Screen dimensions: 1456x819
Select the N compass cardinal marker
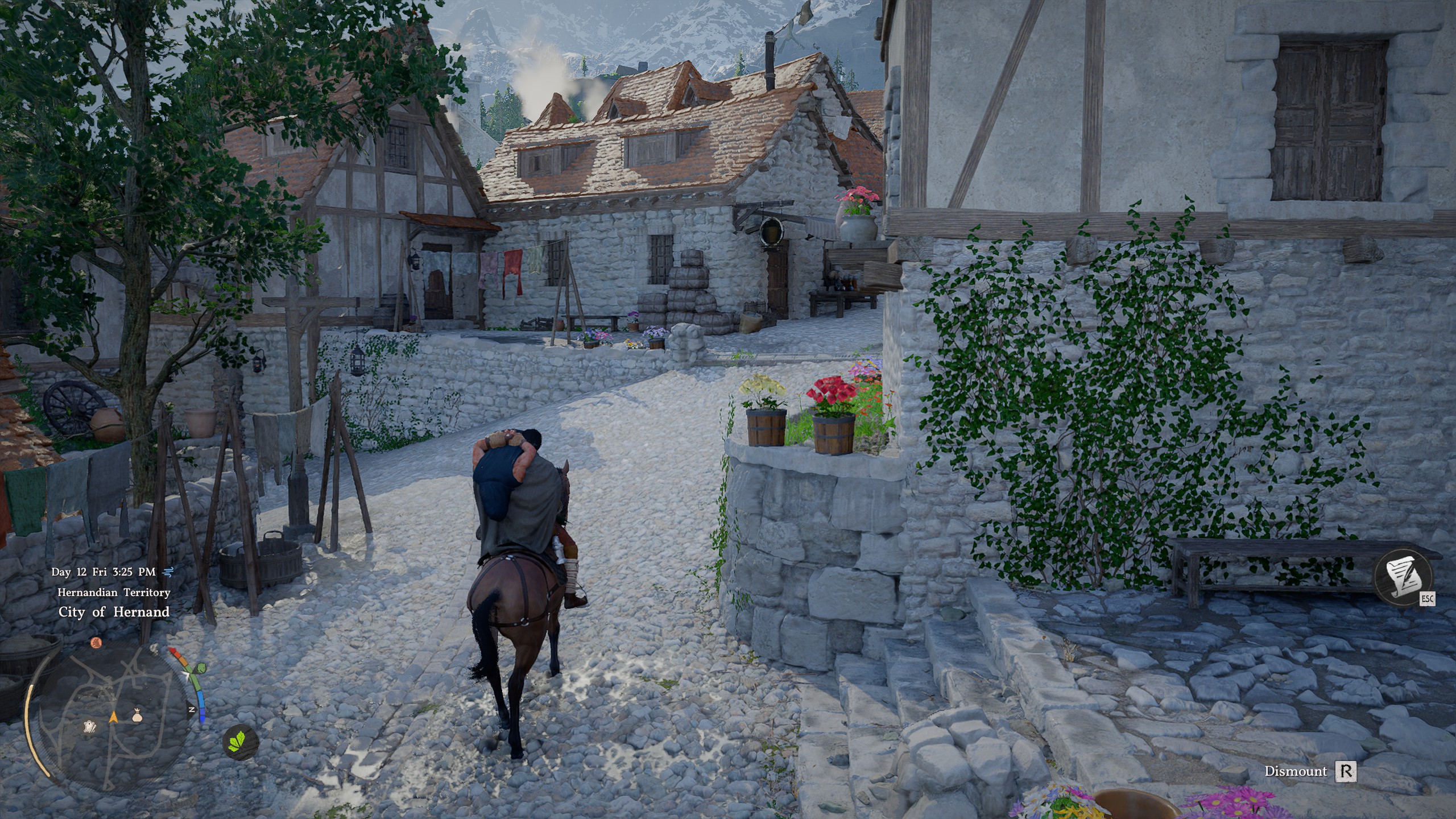point(192,709)
